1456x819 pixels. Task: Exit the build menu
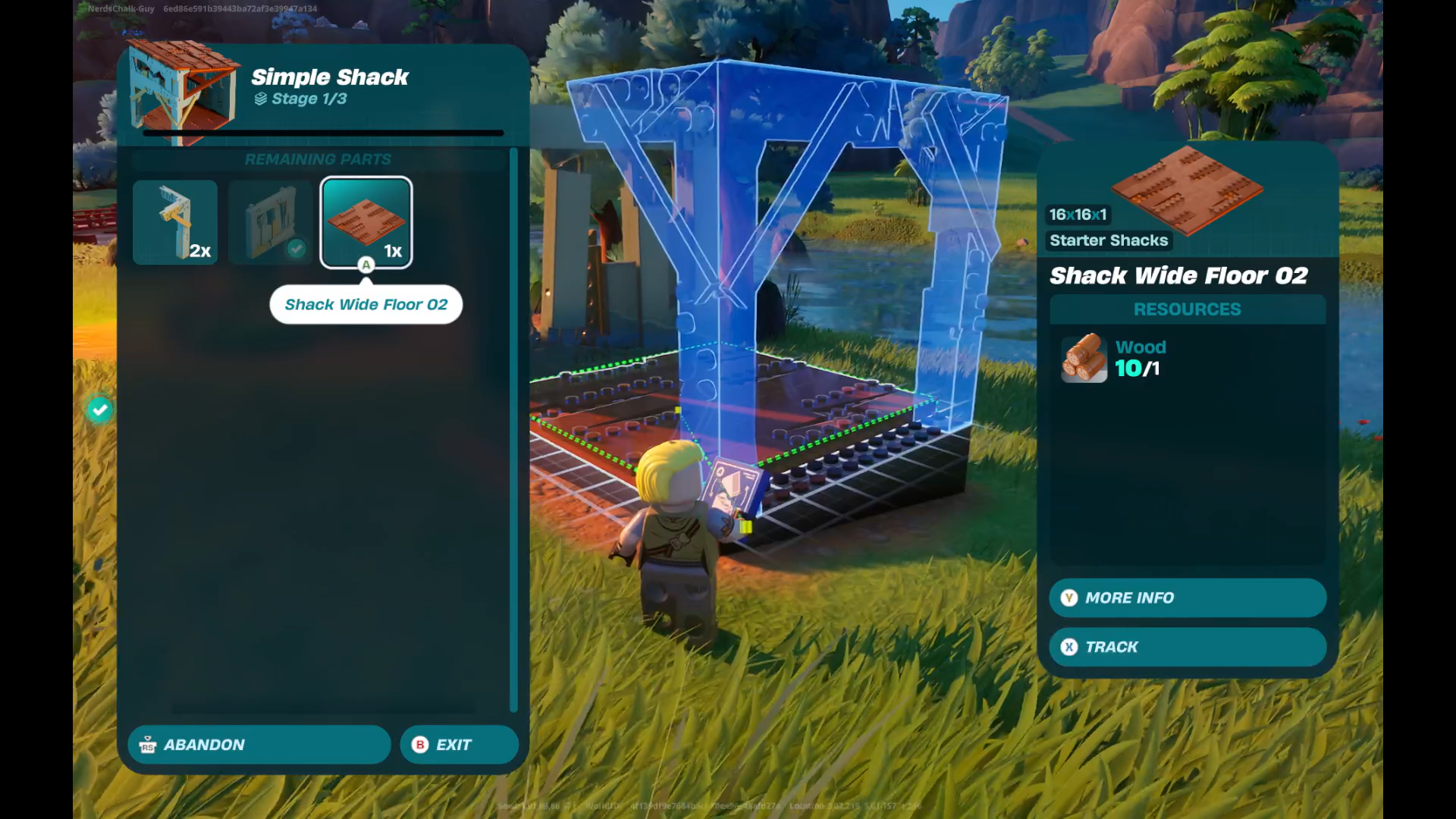click(x=459, y=745)
